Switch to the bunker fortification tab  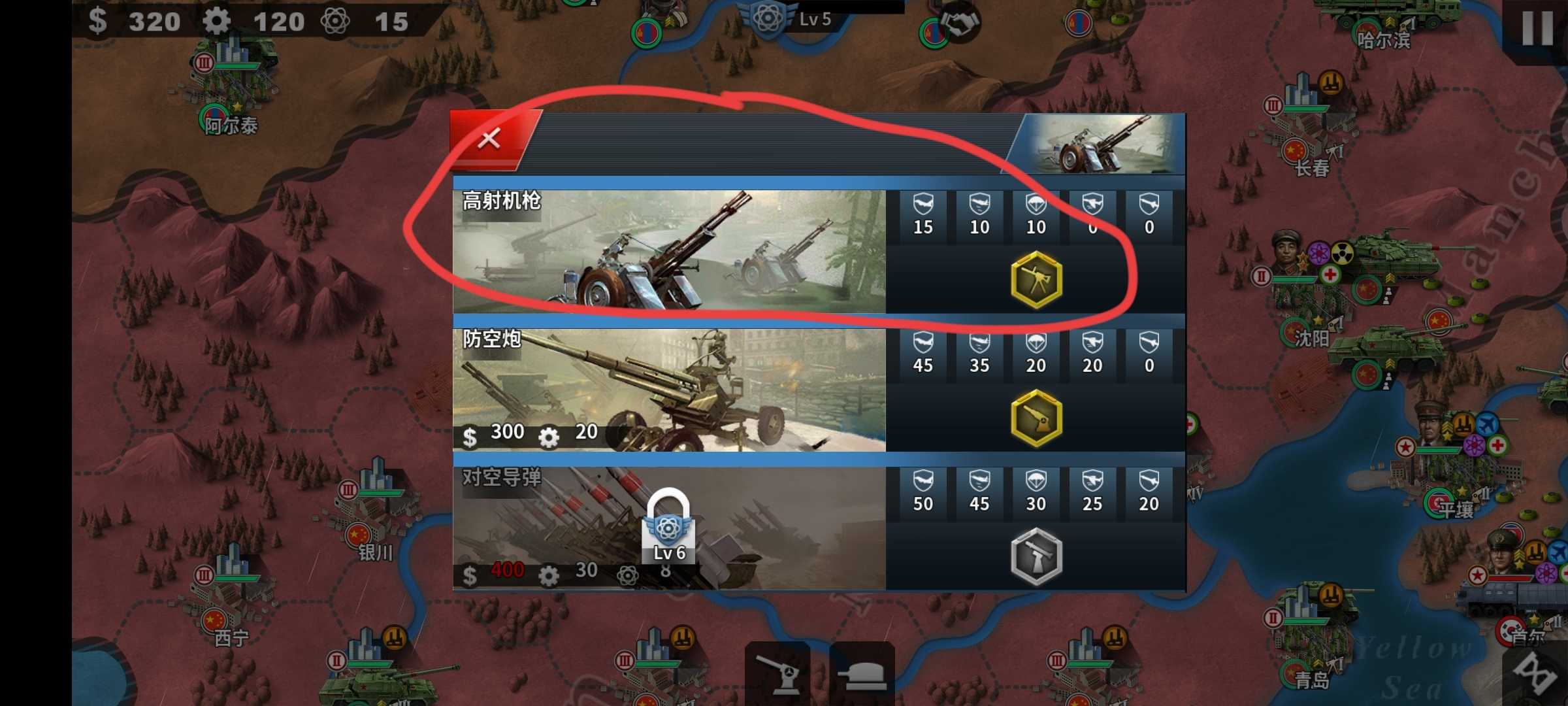pos(862,673)
